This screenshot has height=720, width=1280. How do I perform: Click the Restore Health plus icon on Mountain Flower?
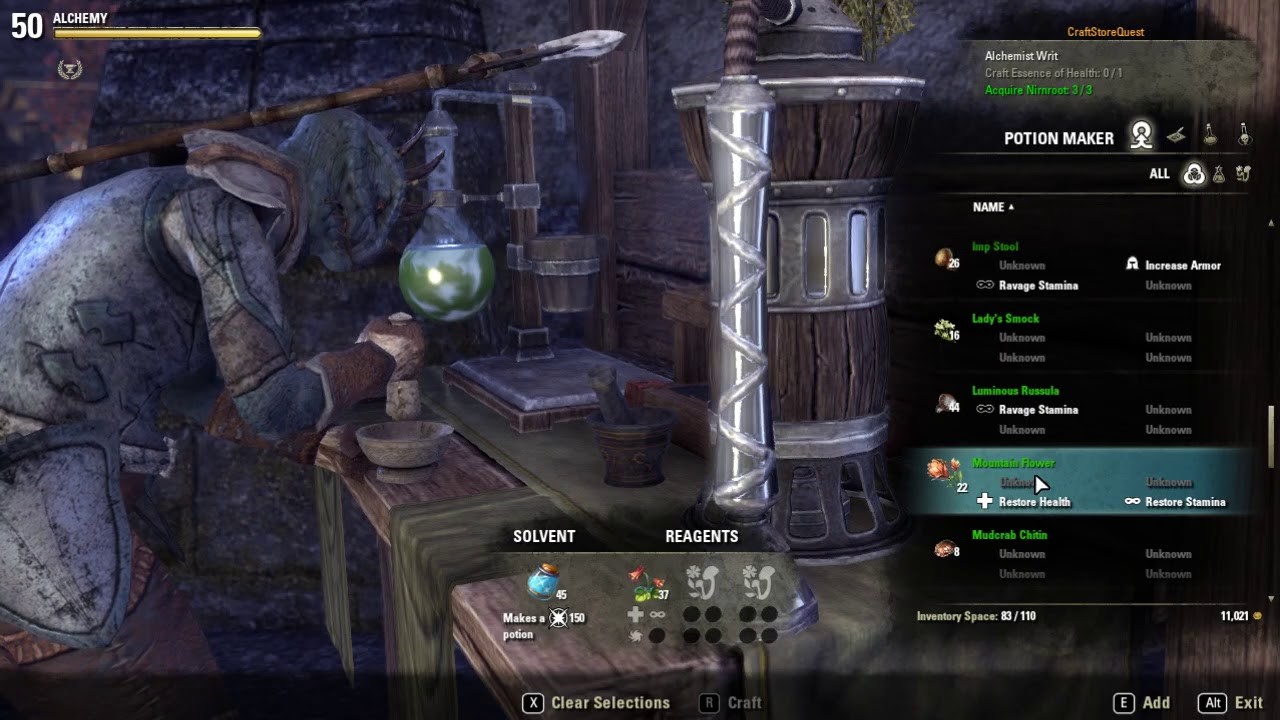(985, 501)
